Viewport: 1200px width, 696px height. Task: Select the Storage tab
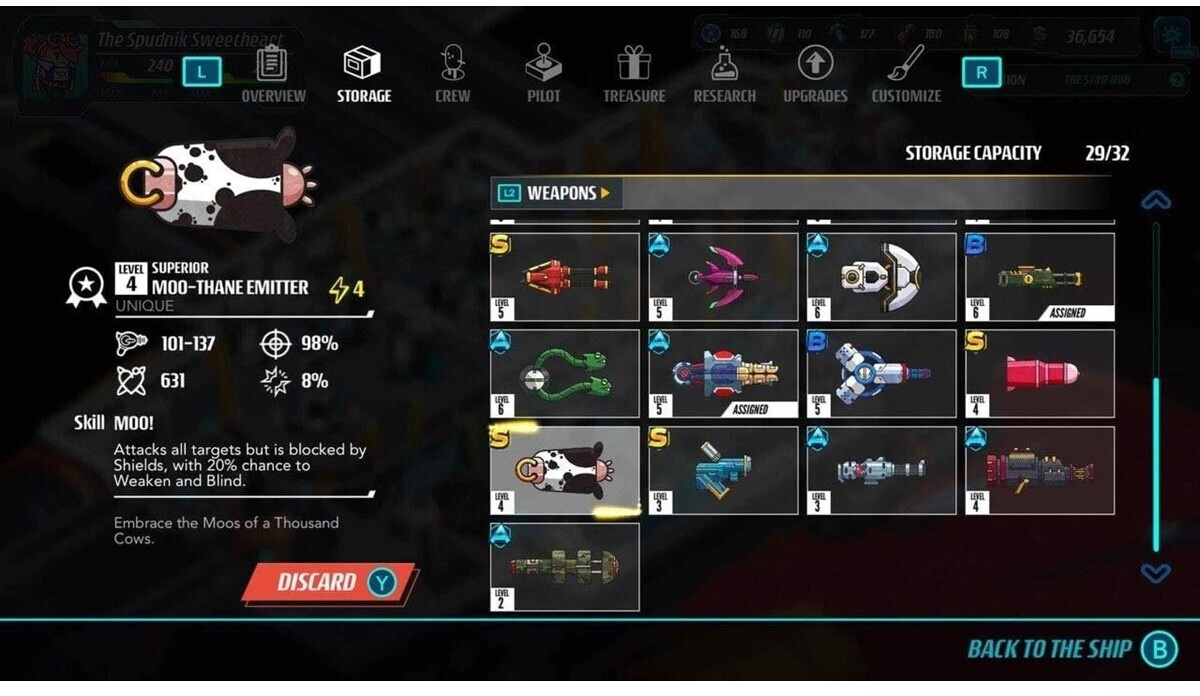363,75
